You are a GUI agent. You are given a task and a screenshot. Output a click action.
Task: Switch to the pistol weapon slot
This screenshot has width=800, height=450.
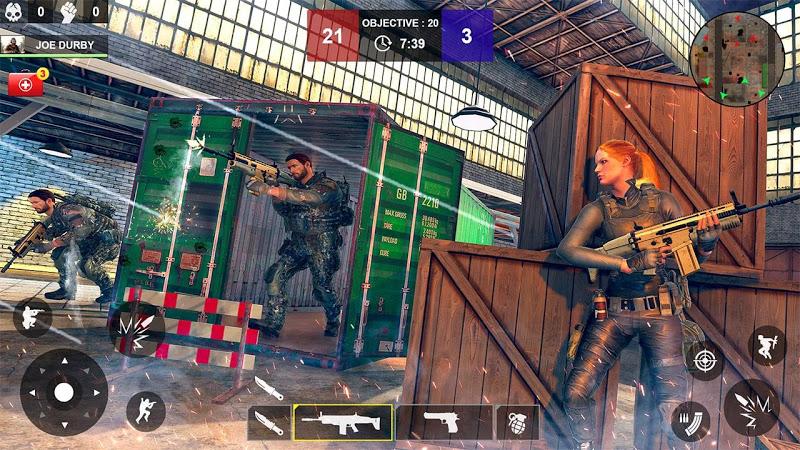[444, 422]
